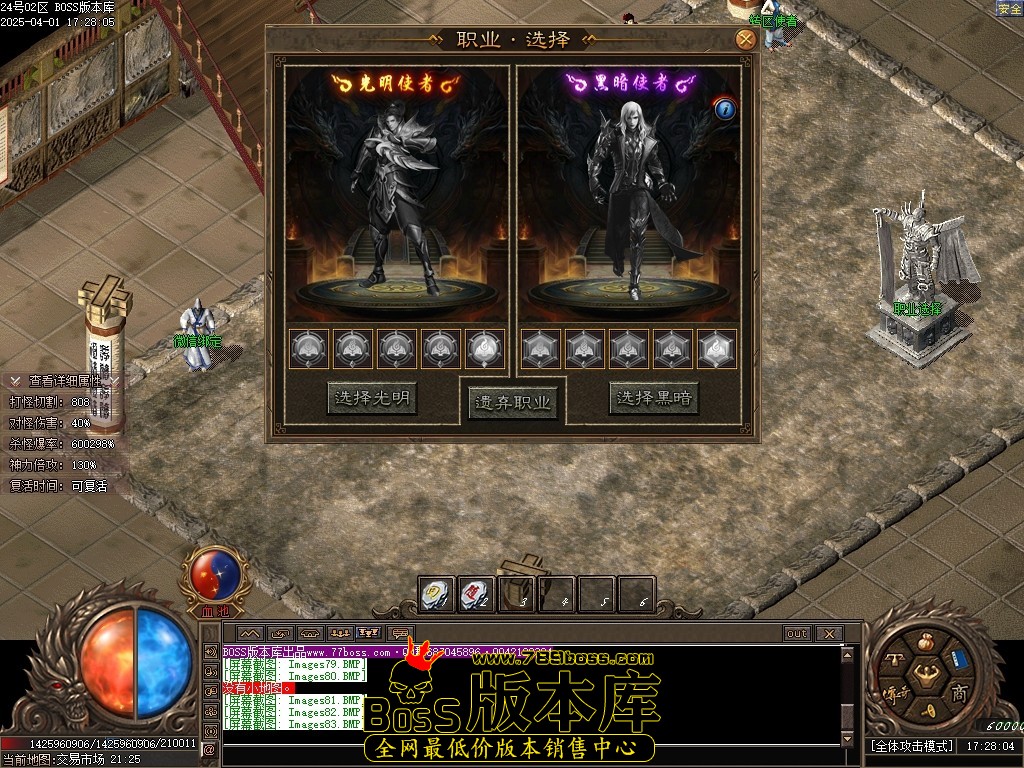Choose the 选择光明 light class button
The image size is (1024, 768).
point(372,398)
